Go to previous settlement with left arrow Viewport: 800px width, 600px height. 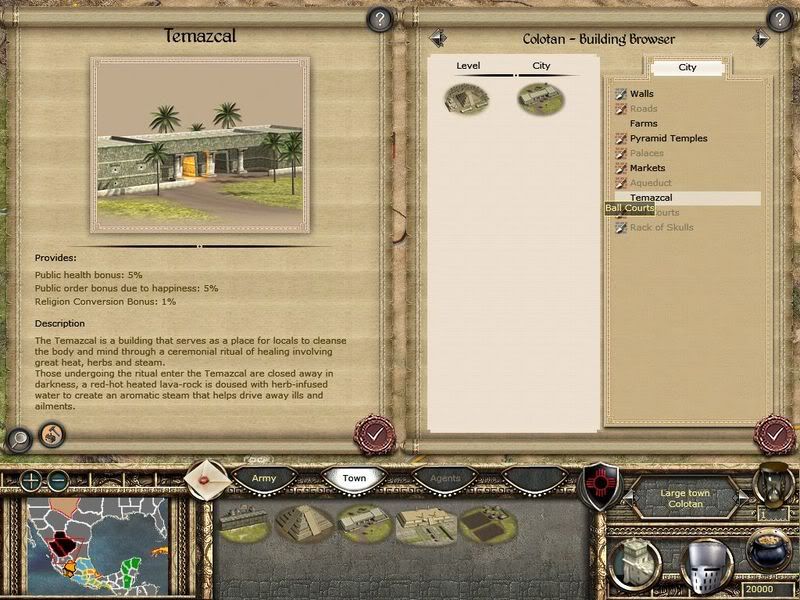[x=436, y=38]
